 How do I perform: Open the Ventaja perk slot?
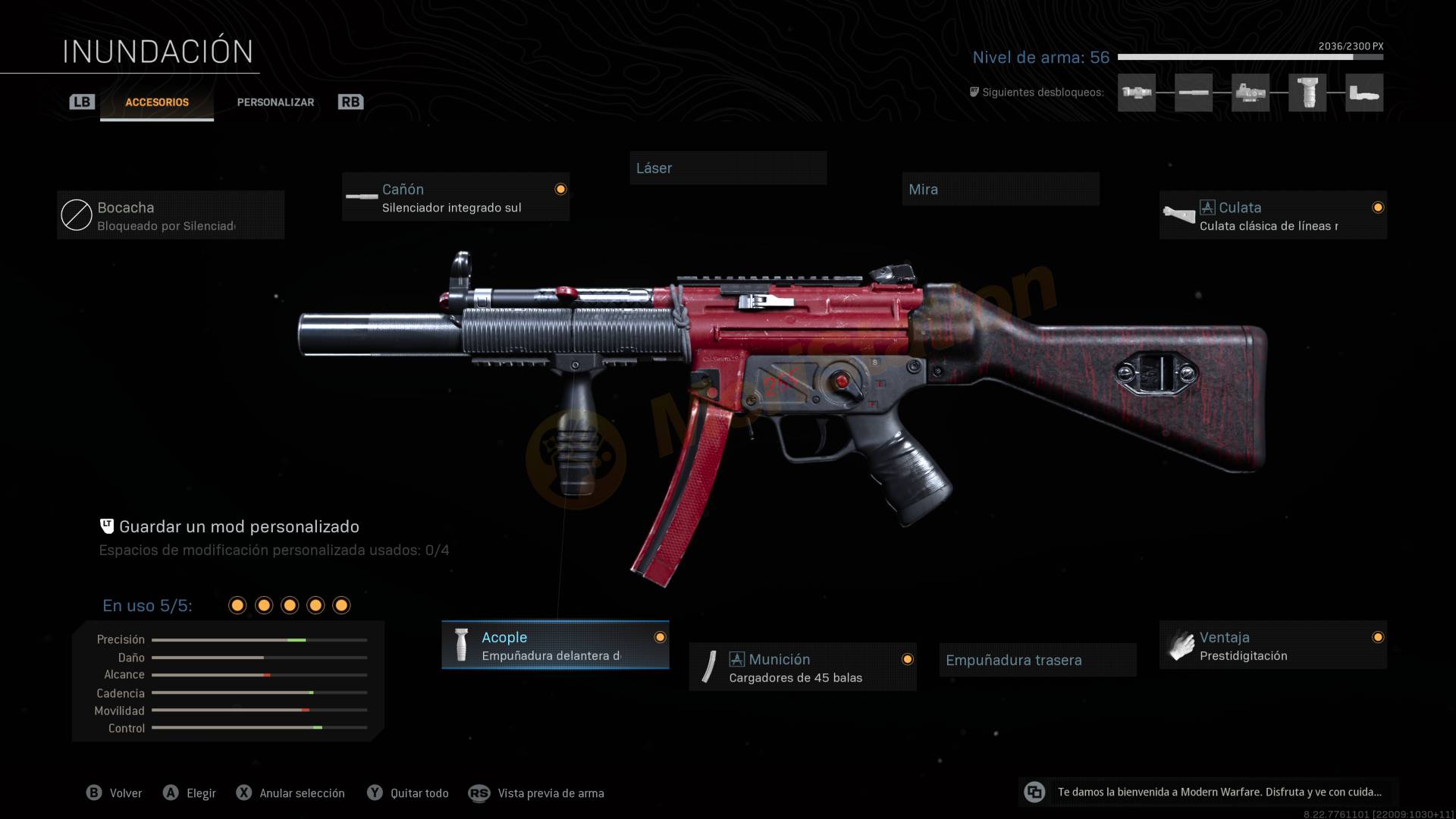1272,645
